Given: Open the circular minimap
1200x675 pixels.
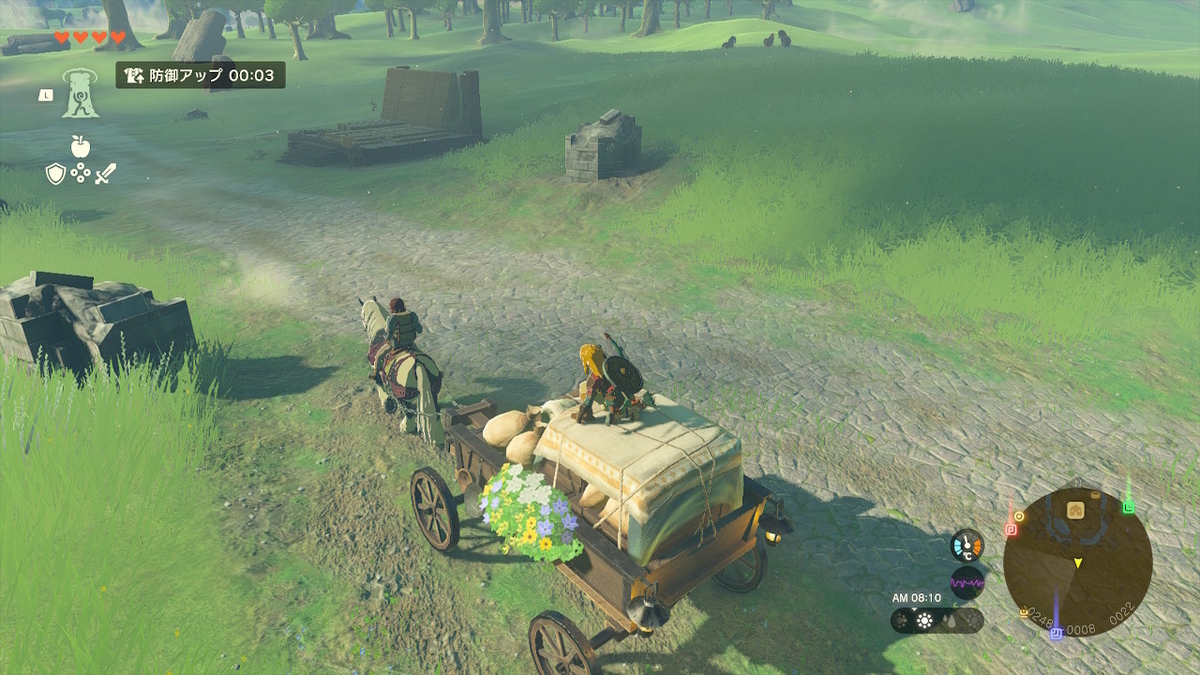Looking at the screenshot, I should (1077, 561).
